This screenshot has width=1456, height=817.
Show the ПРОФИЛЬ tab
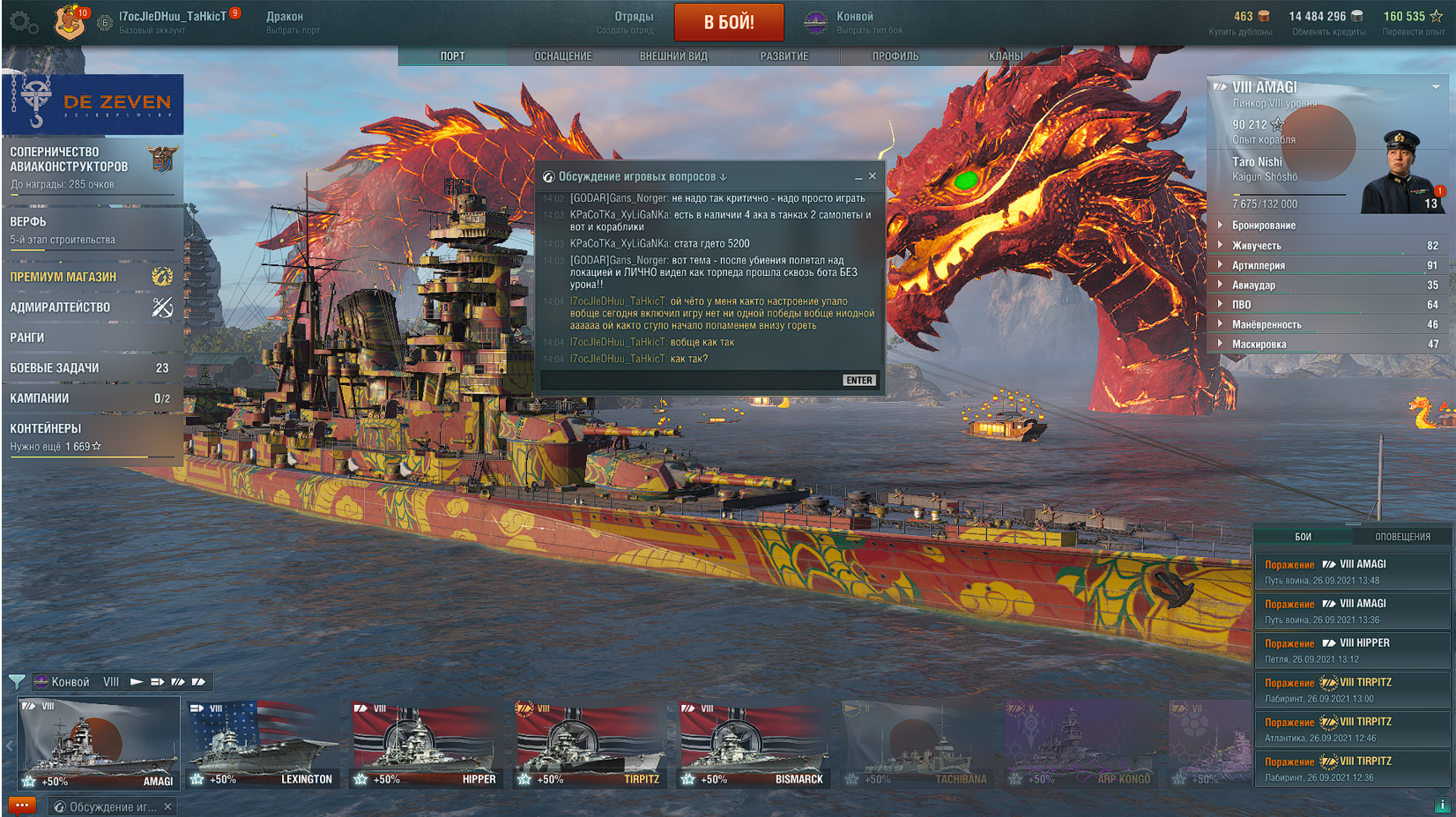coord(895,56)
